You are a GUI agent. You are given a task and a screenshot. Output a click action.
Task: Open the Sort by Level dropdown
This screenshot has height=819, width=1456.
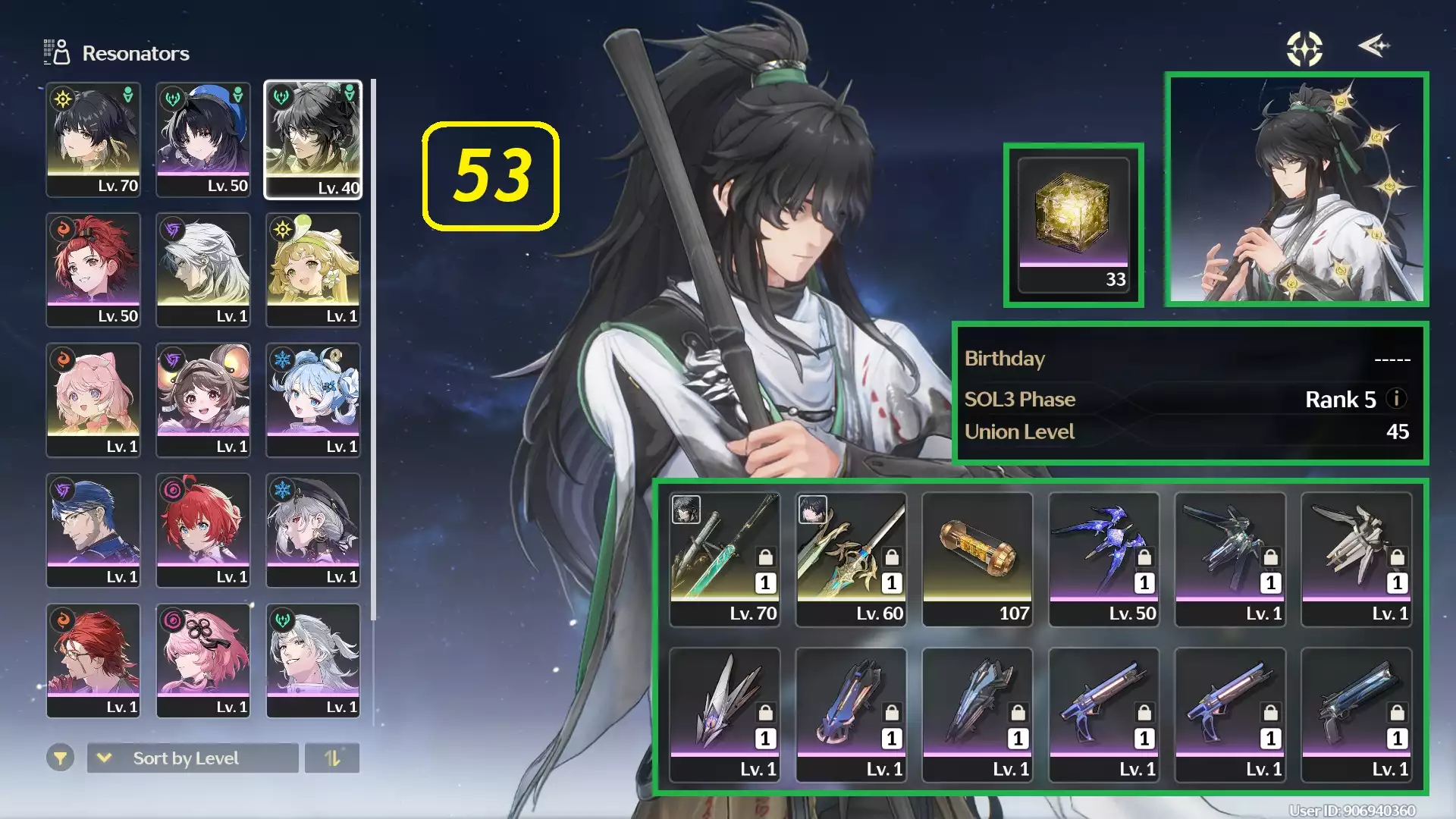point(192,758)
